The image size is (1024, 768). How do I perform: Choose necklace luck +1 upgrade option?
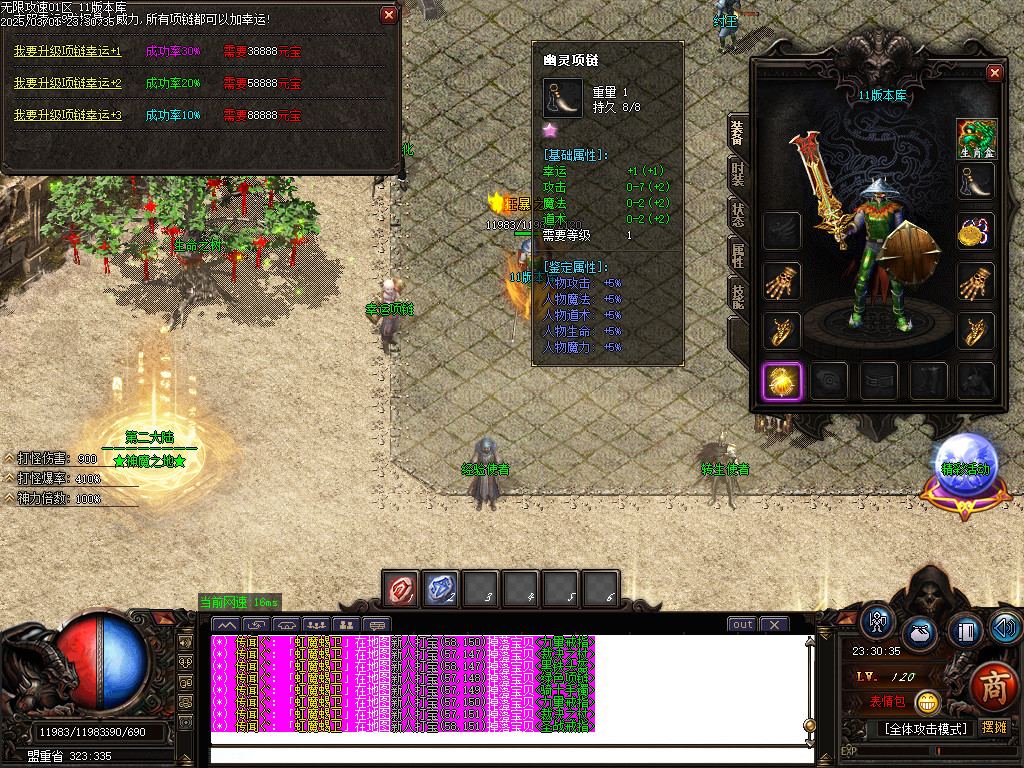click(67, 51)
